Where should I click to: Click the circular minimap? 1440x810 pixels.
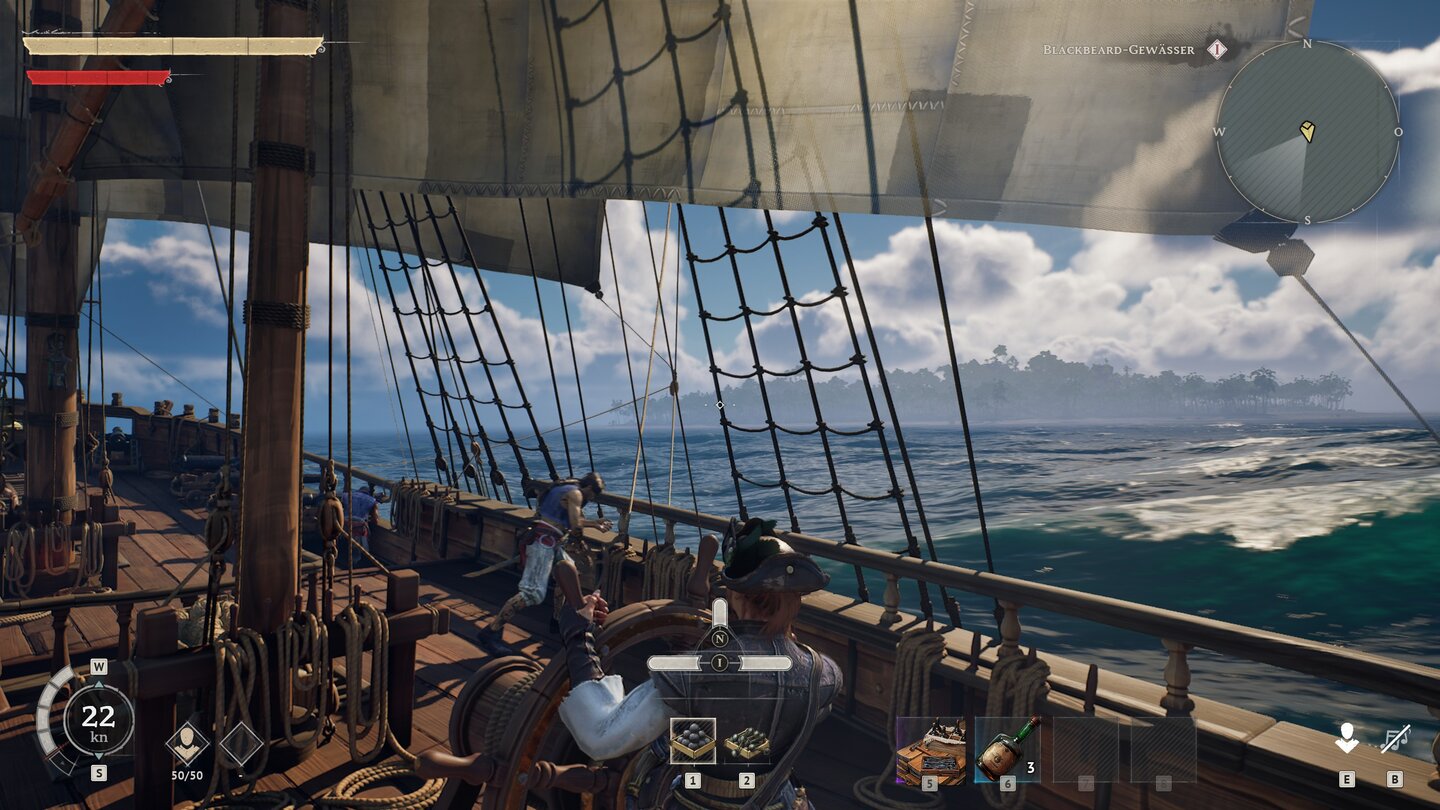click(1307, 132)
